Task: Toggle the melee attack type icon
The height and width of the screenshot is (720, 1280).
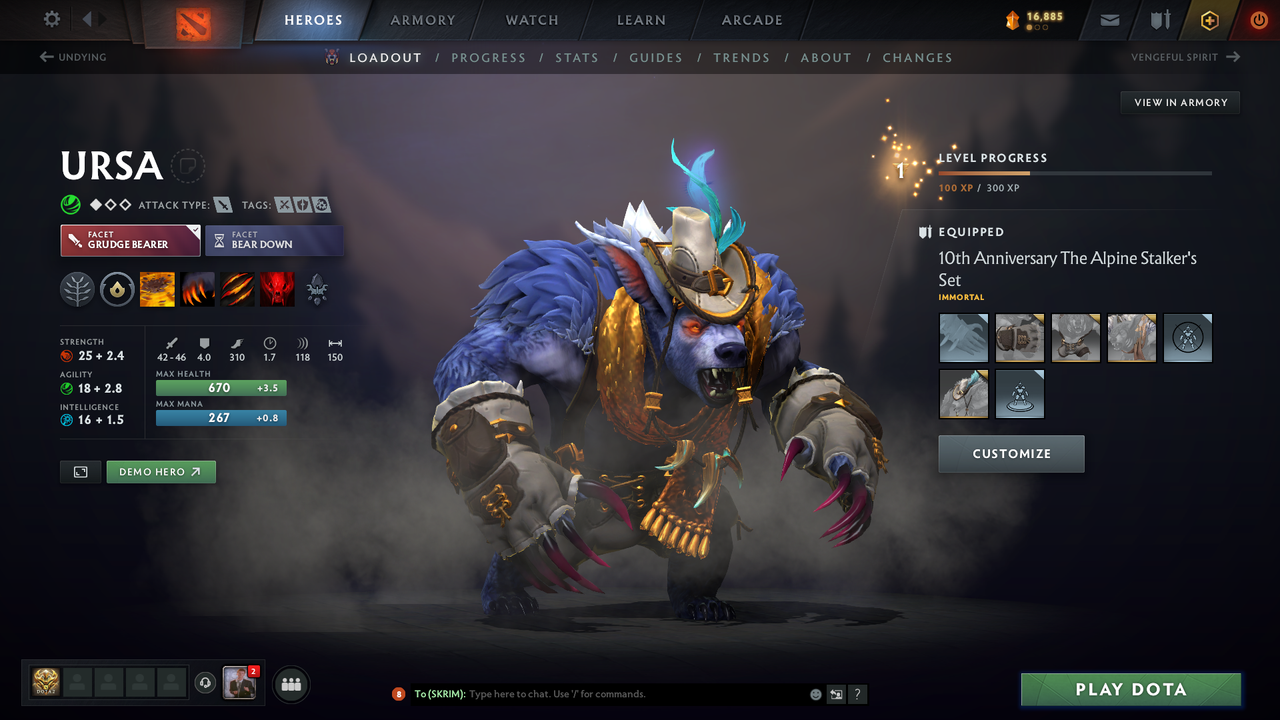Action: [x=222, y=204]
